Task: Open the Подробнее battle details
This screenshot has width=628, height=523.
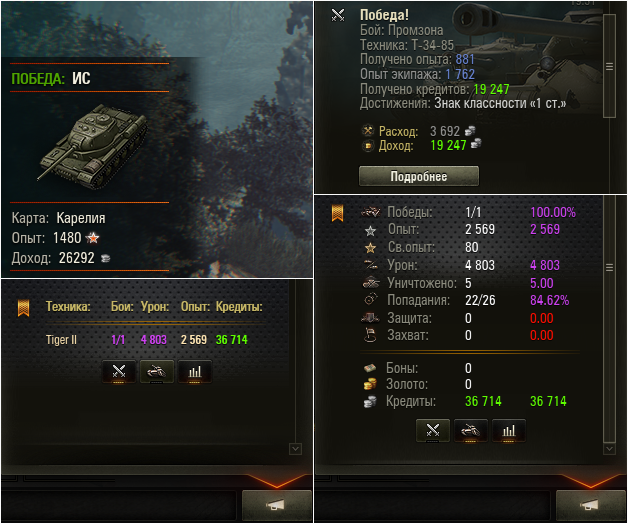Action: point(418,176)
